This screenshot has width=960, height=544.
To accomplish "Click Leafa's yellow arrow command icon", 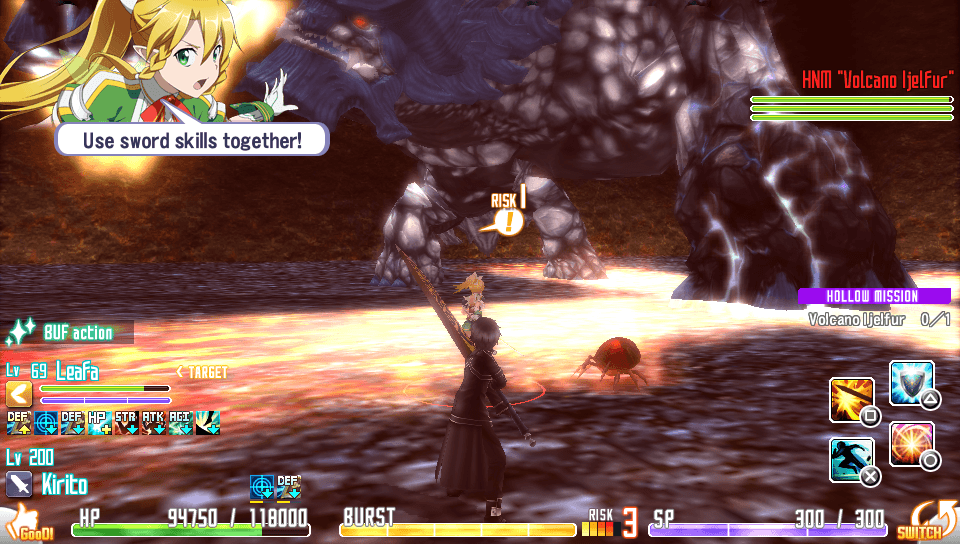I will pyautogui.click(x=19, y=394).
